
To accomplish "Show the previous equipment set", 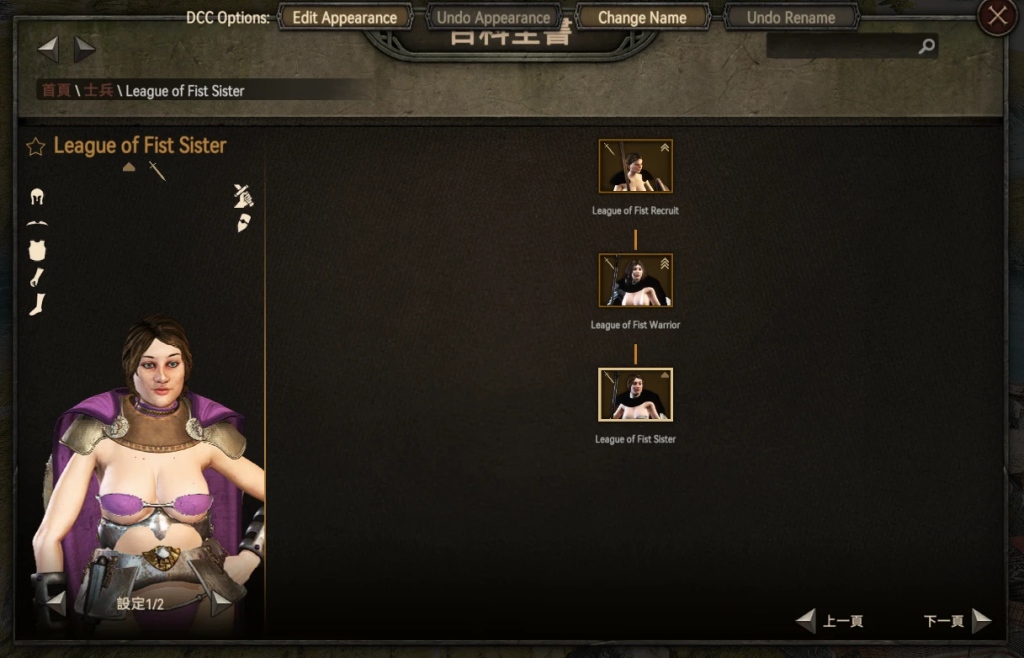I will pyautogui.click(x=56, y=603).
